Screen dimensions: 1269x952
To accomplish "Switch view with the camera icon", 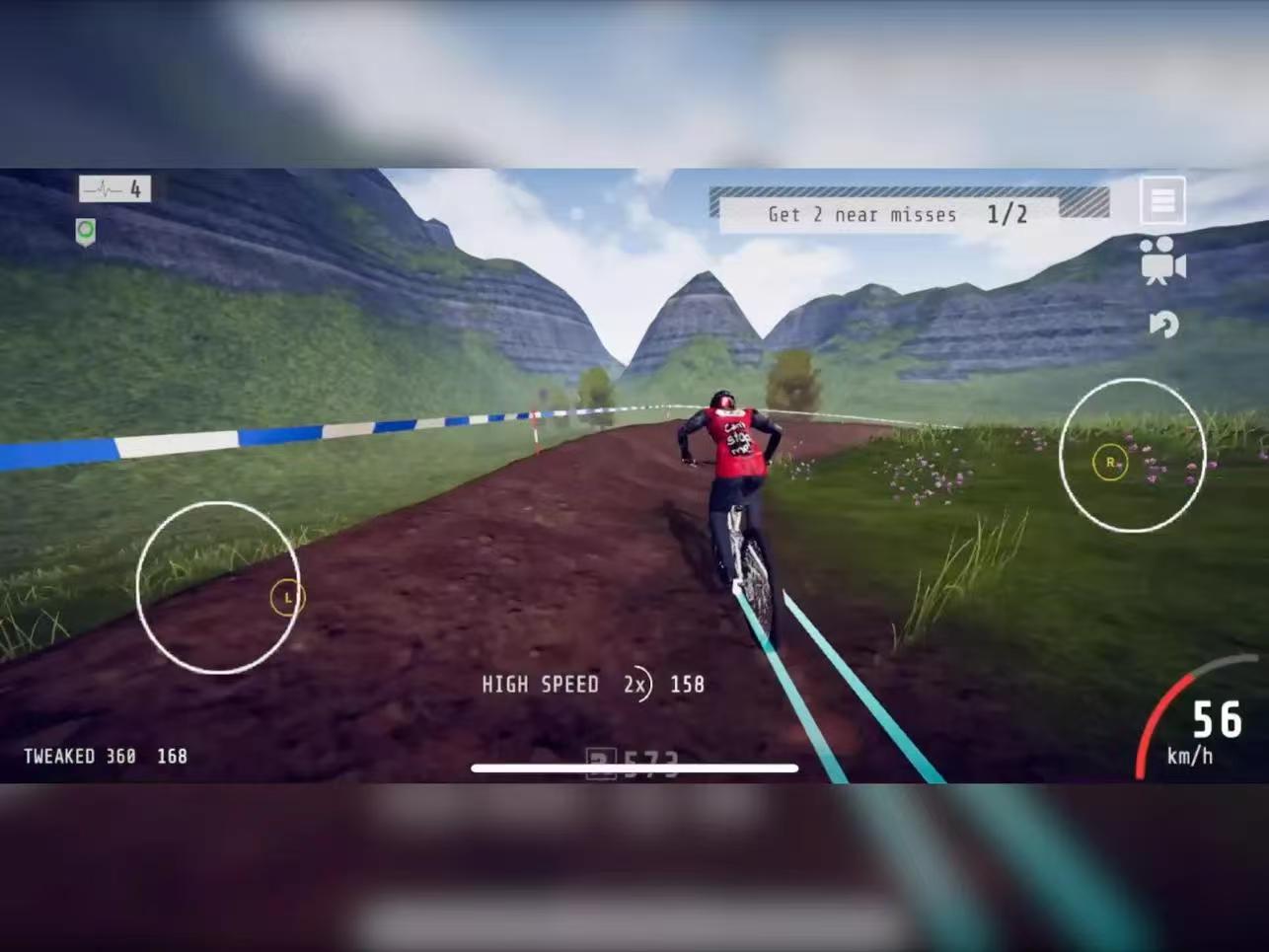I will tap(1162, 260).
